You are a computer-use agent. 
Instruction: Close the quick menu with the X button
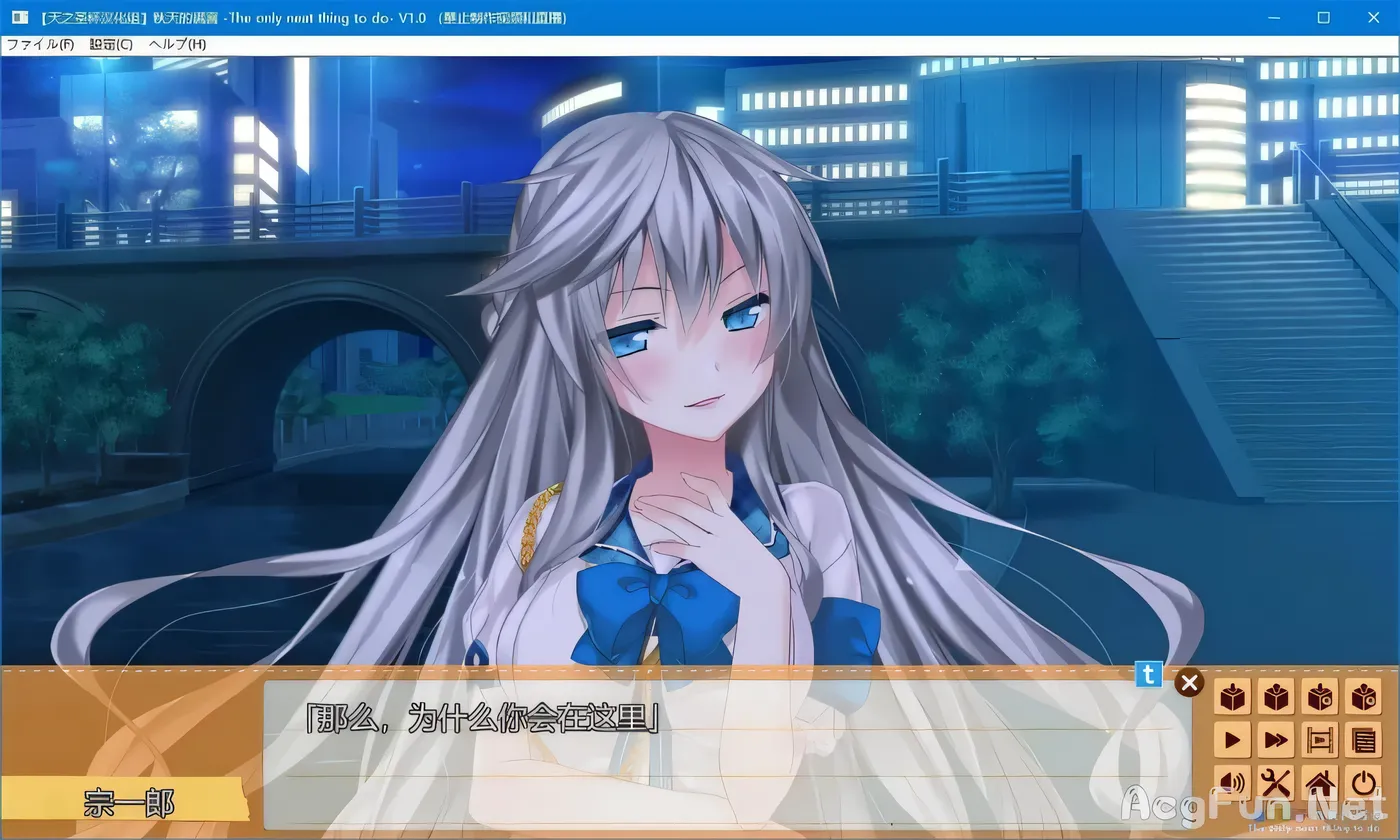1189,682
